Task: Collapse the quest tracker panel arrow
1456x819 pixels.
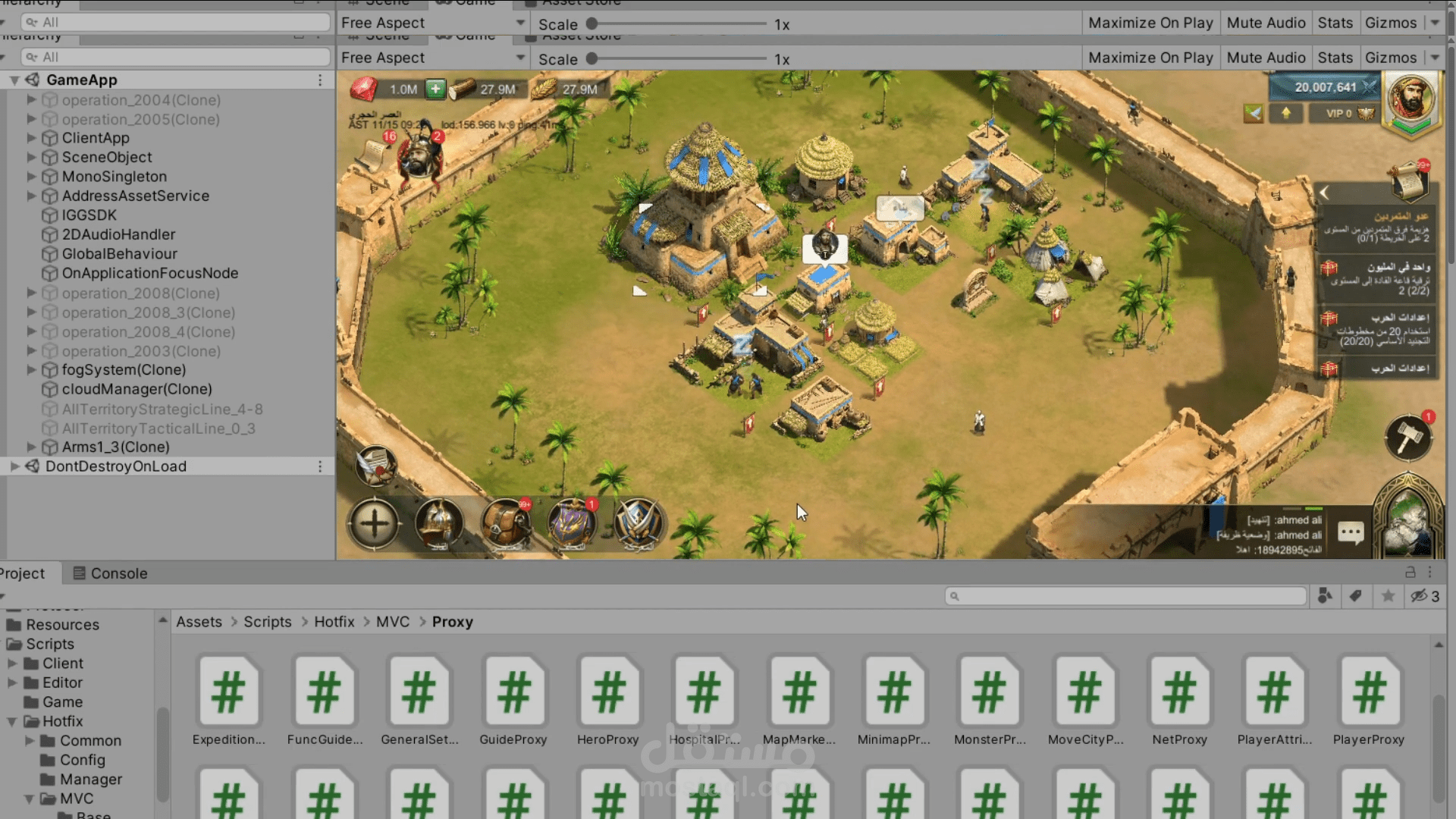Action: (1325, 193)
